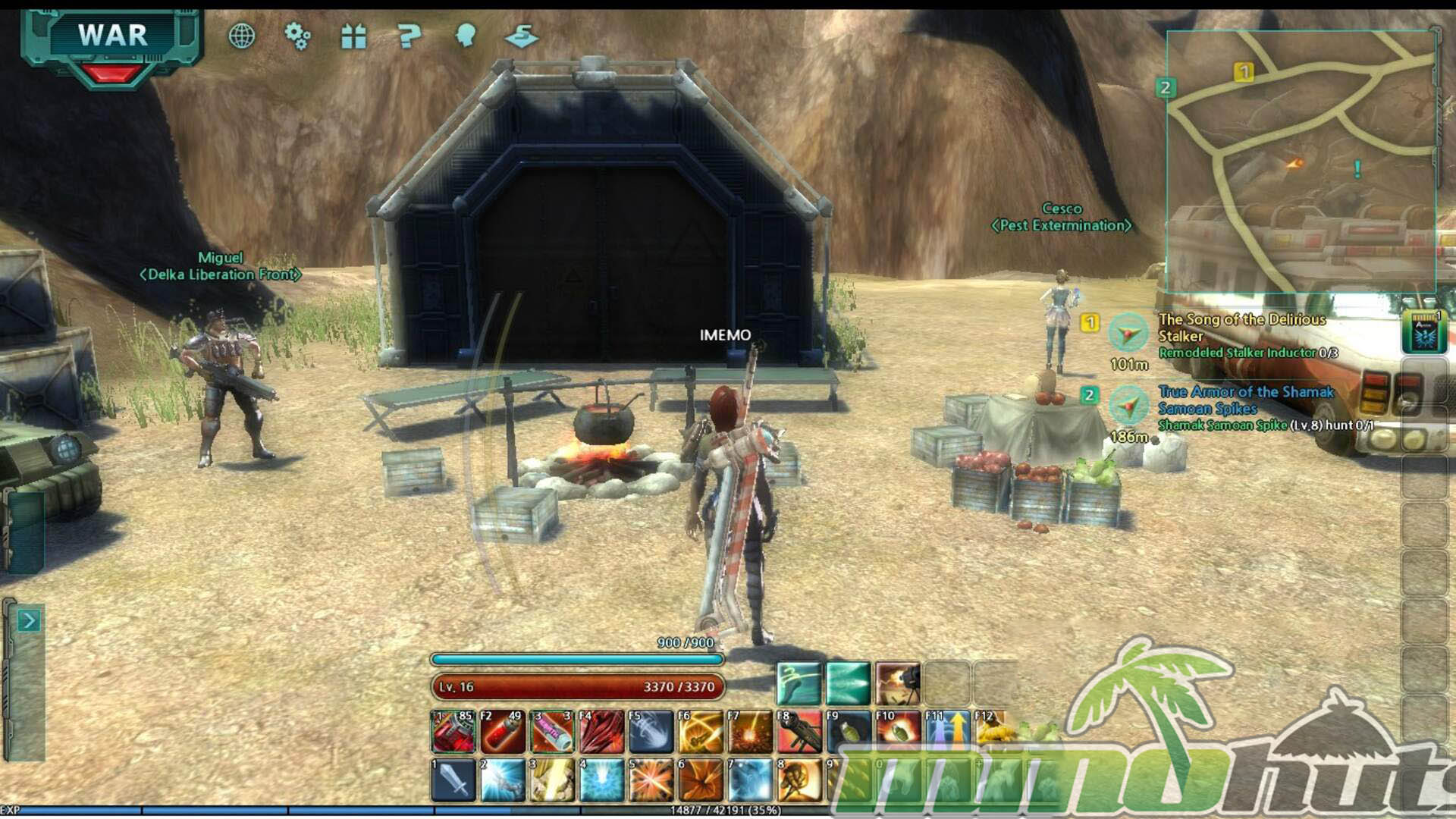Click the teal wind slash skill icon

point(799,683)
